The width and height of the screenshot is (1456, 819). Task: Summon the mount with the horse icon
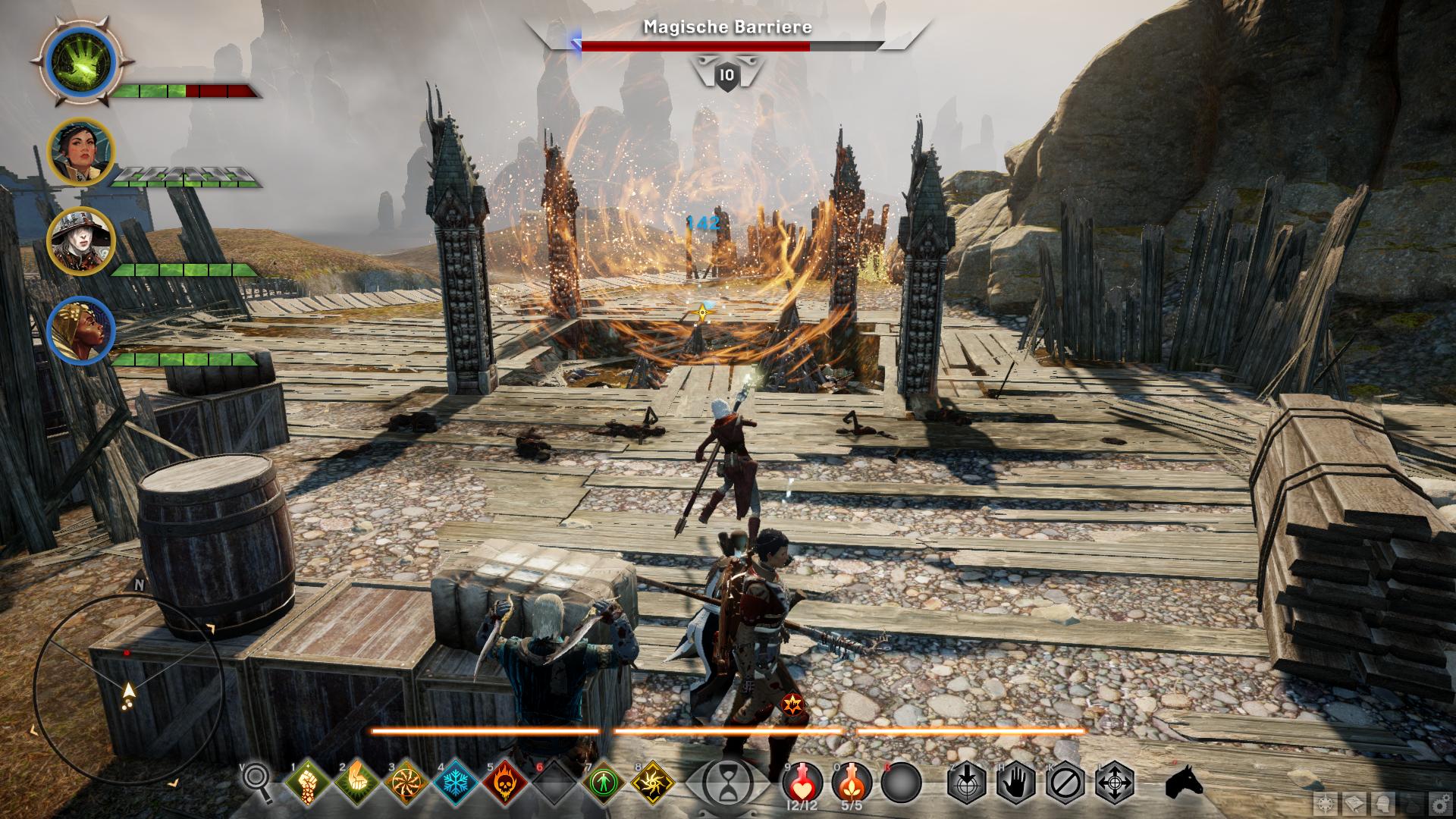coord(1184,781)
